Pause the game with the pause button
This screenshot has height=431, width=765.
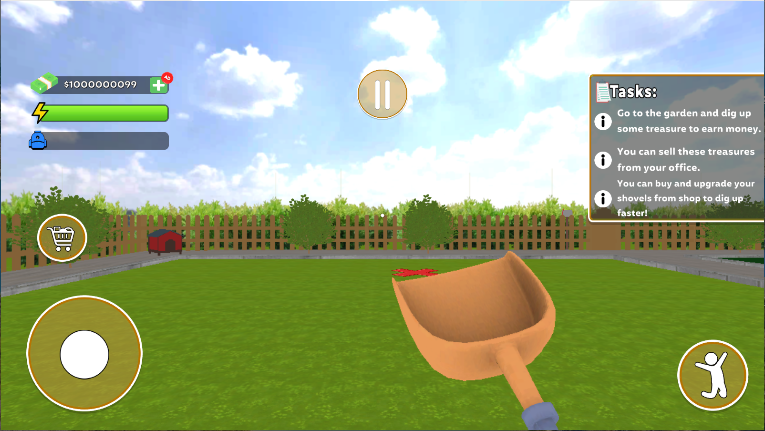coord(382,94)
